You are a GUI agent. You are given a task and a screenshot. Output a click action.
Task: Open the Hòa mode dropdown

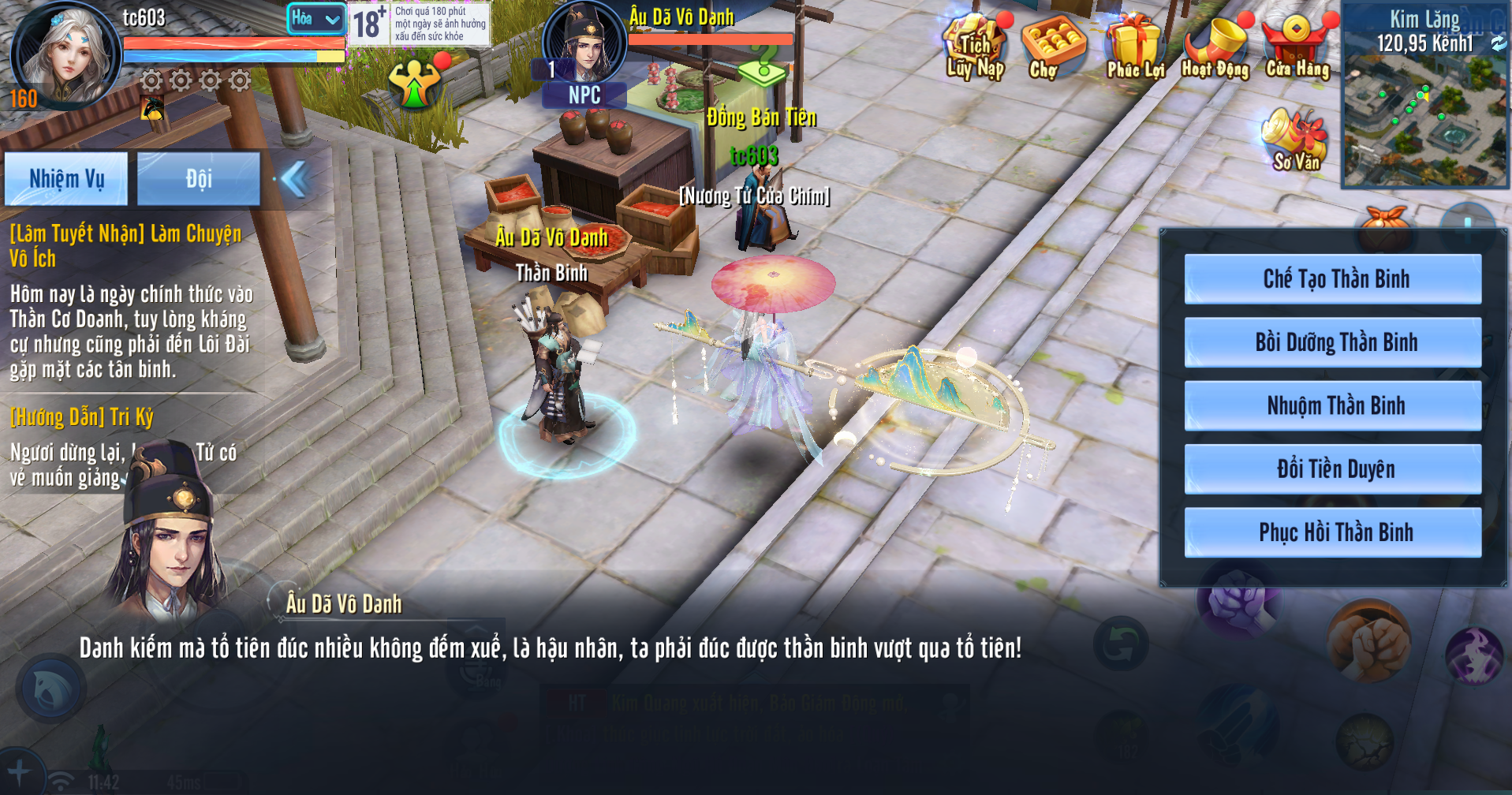coord(315,19)
